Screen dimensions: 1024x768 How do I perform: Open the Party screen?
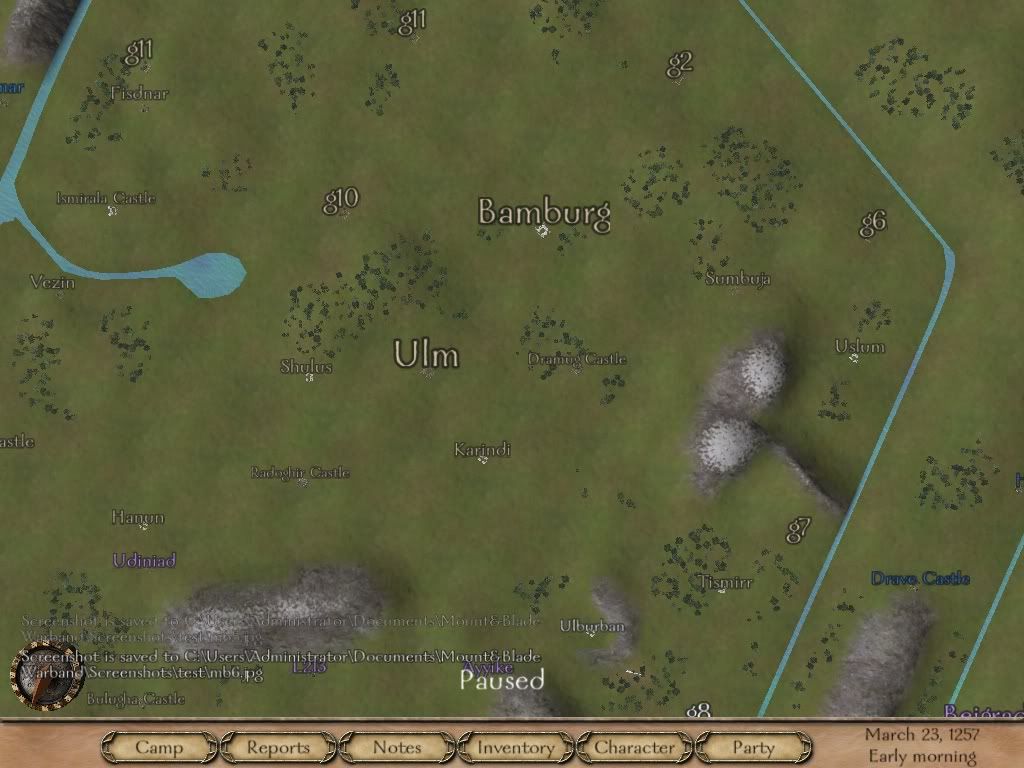(x=753, y=747)
